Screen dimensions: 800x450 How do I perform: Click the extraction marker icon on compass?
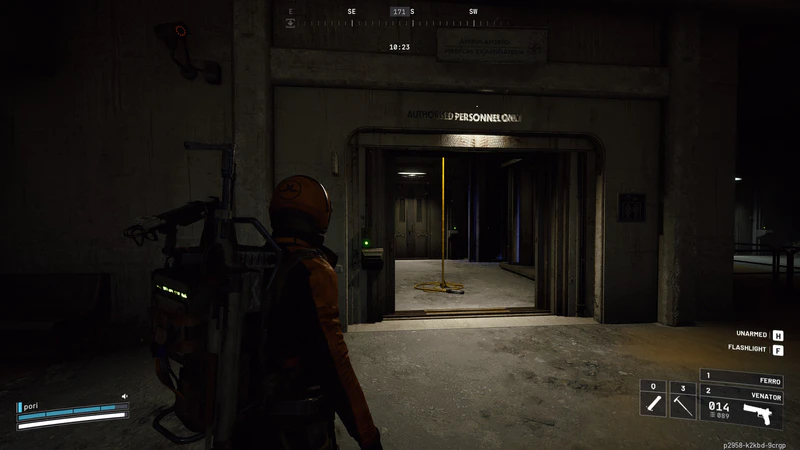[291, 21]
